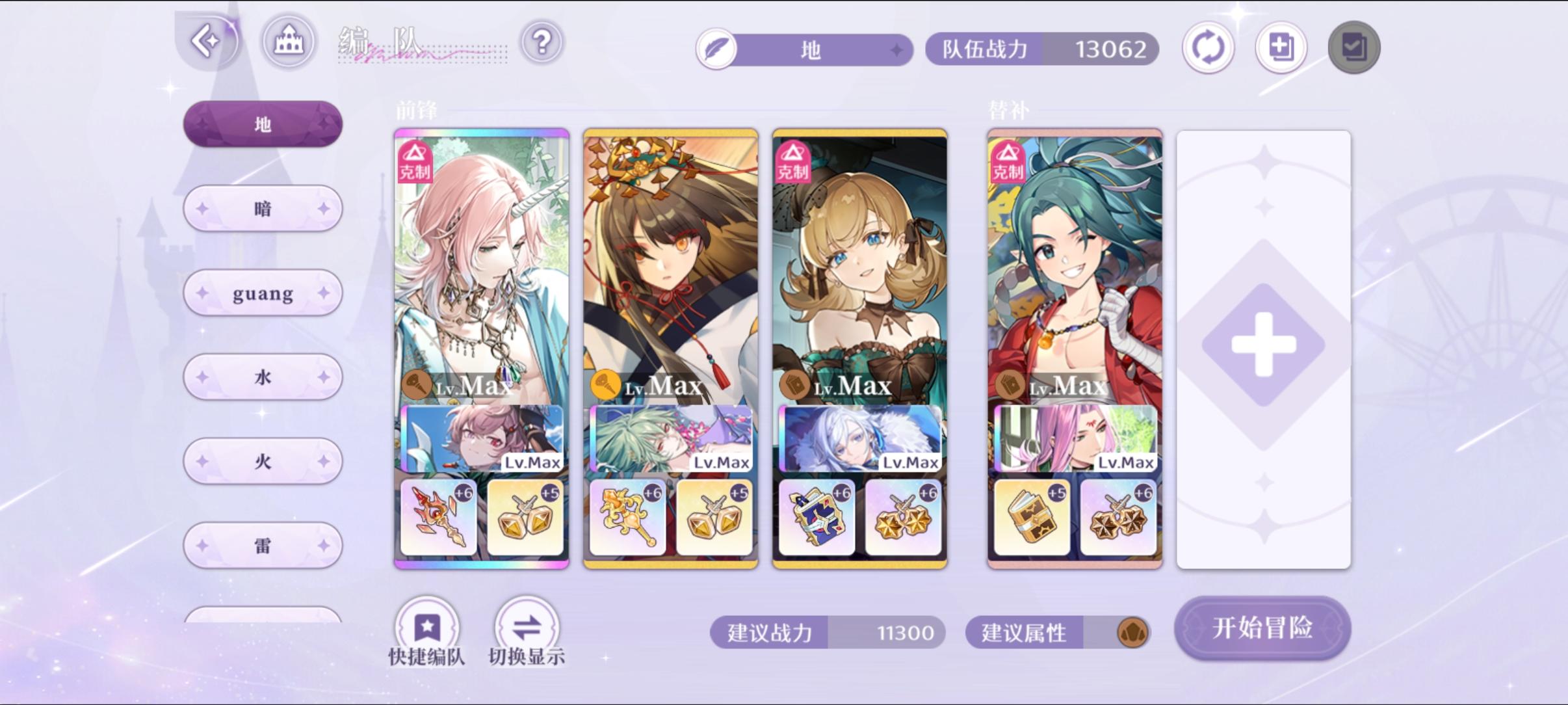Click the checklist icon at top right
Viewport: 1568px width, 705px height.
[x=1353, y=47]
